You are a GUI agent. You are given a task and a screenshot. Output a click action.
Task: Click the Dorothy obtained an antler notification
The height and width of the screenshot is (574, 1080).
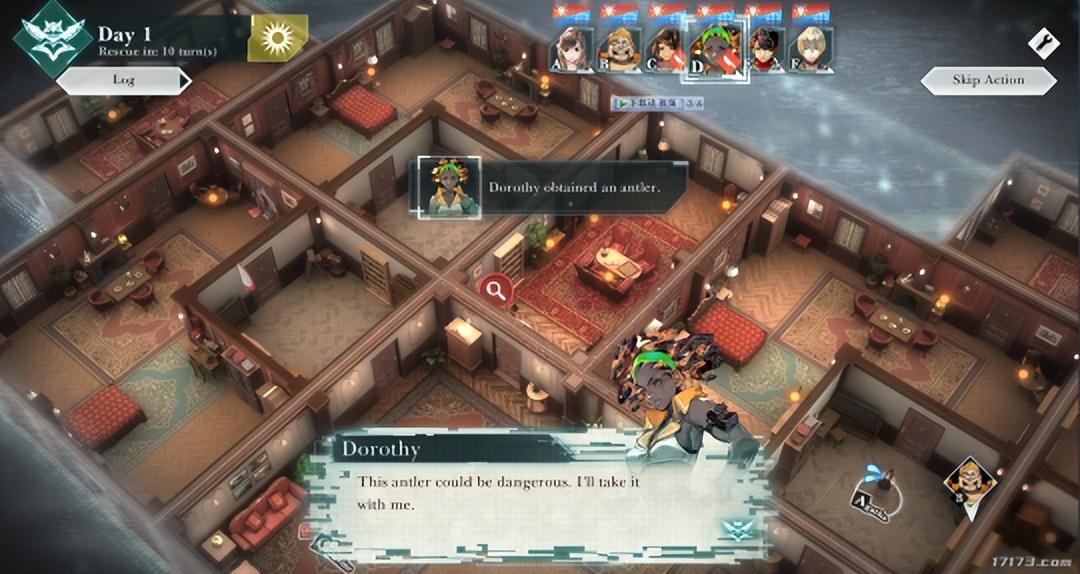(550, 187)
